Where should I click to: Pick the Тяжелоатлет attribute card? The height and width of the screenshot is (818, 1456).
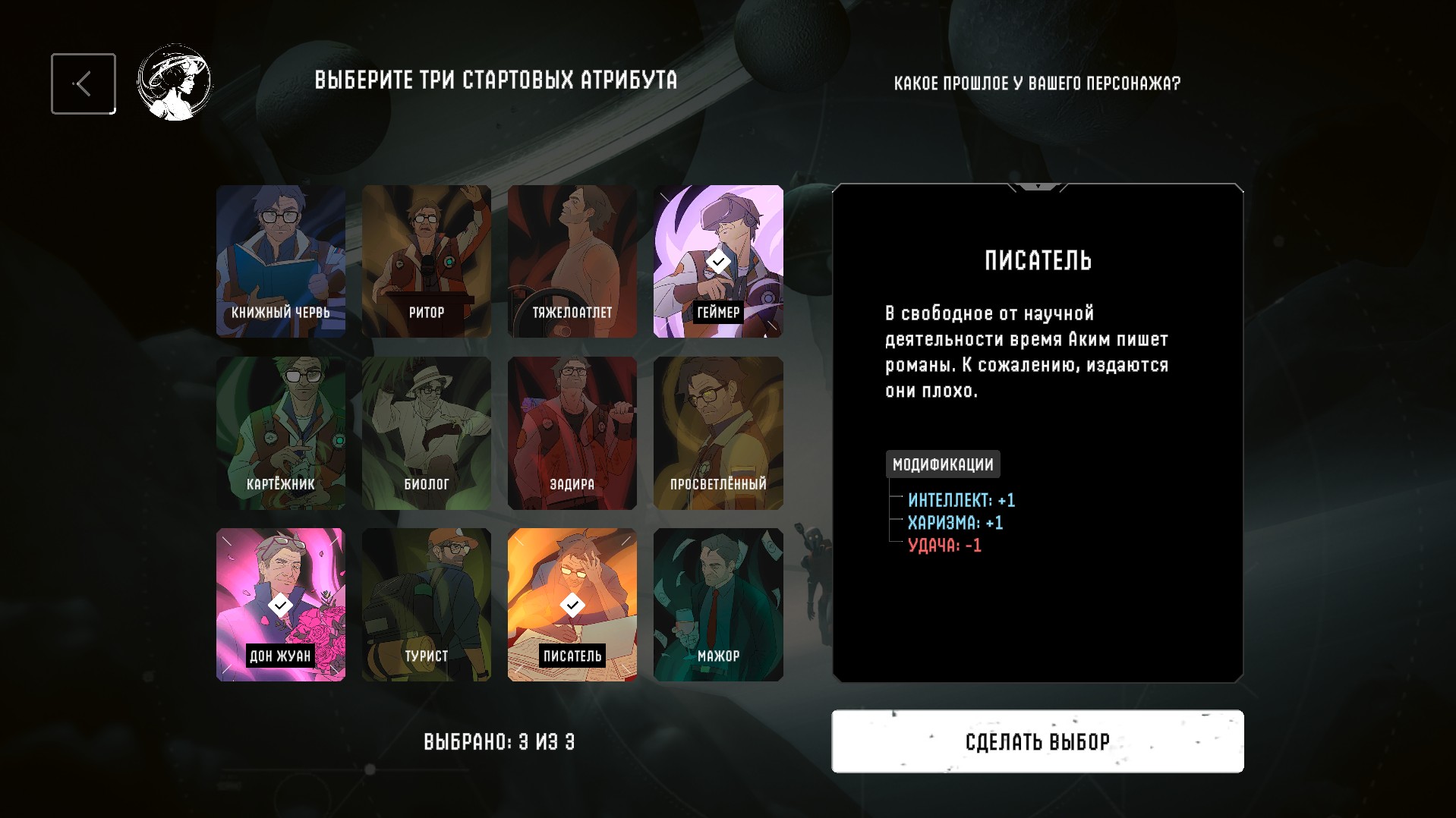coord(572,261)
